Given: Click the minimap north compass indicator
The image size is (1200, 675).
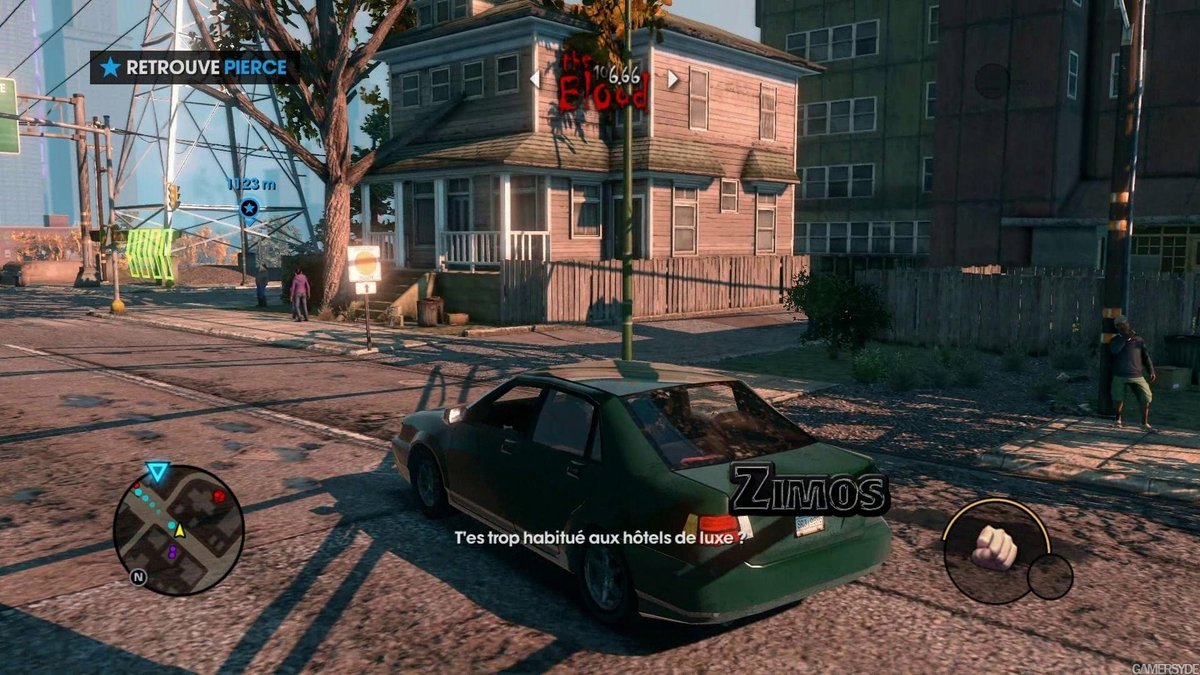Looking at the screenshot, I should coord(137,577).
